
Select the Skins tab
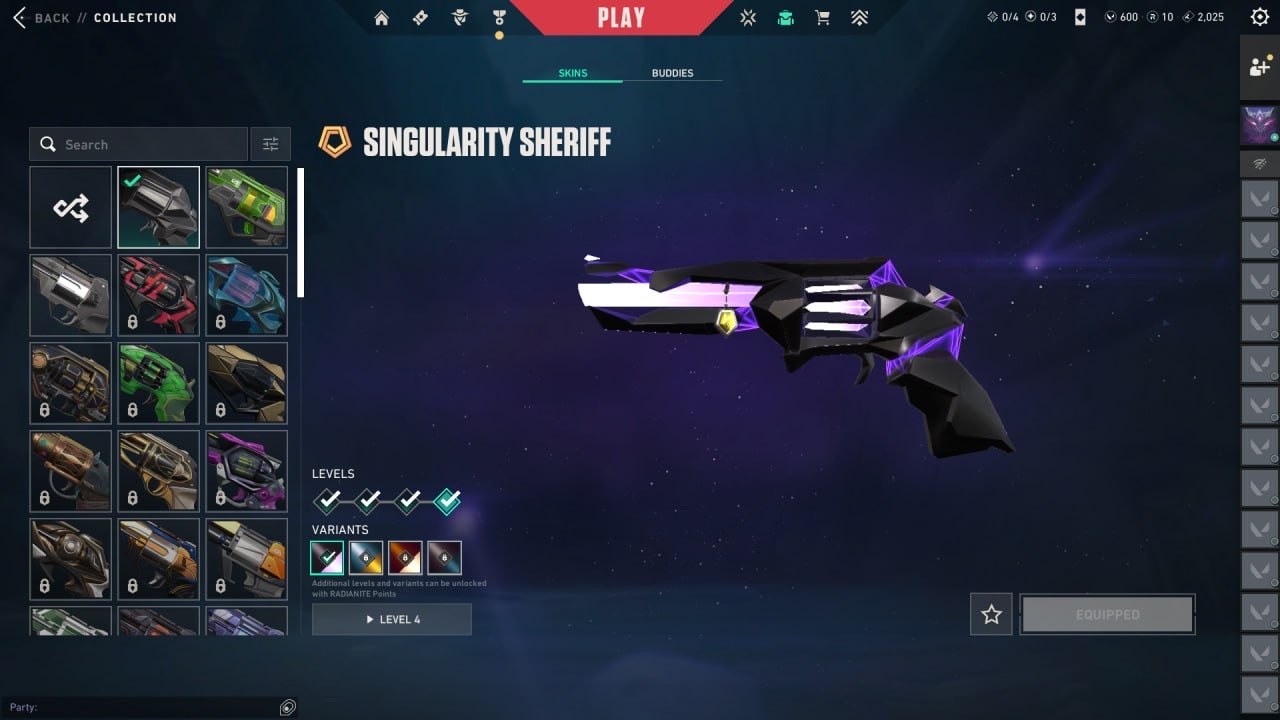click(x=573, y=73)
